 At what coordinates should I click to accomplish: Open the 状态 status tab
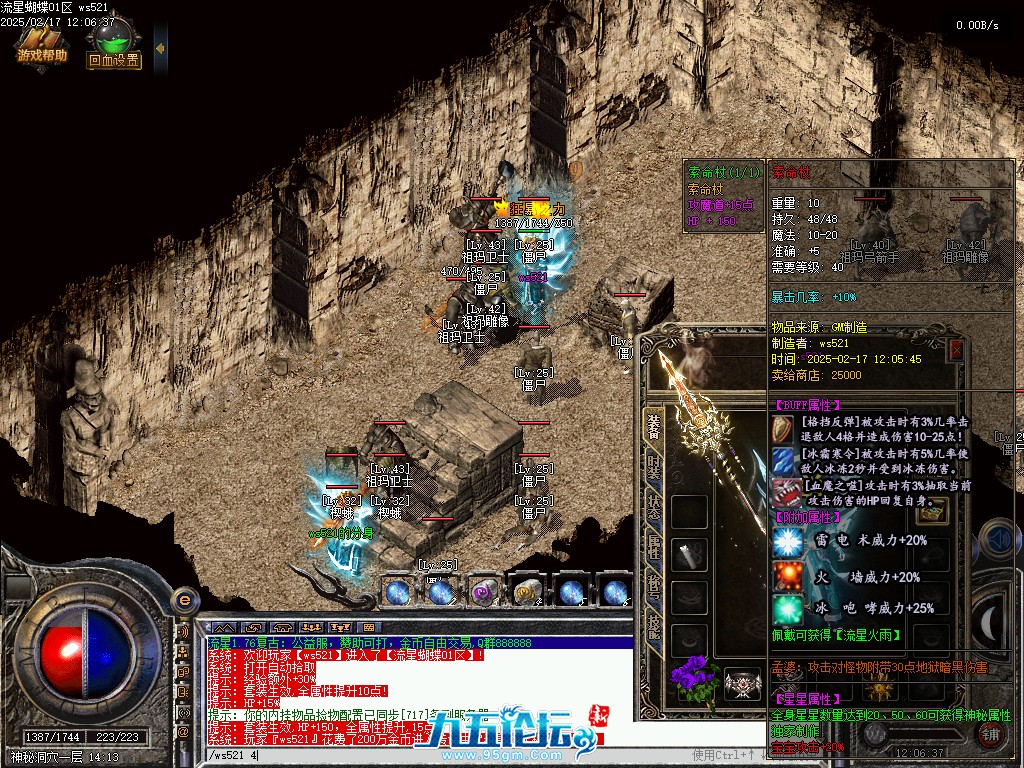tap(654, 506)
